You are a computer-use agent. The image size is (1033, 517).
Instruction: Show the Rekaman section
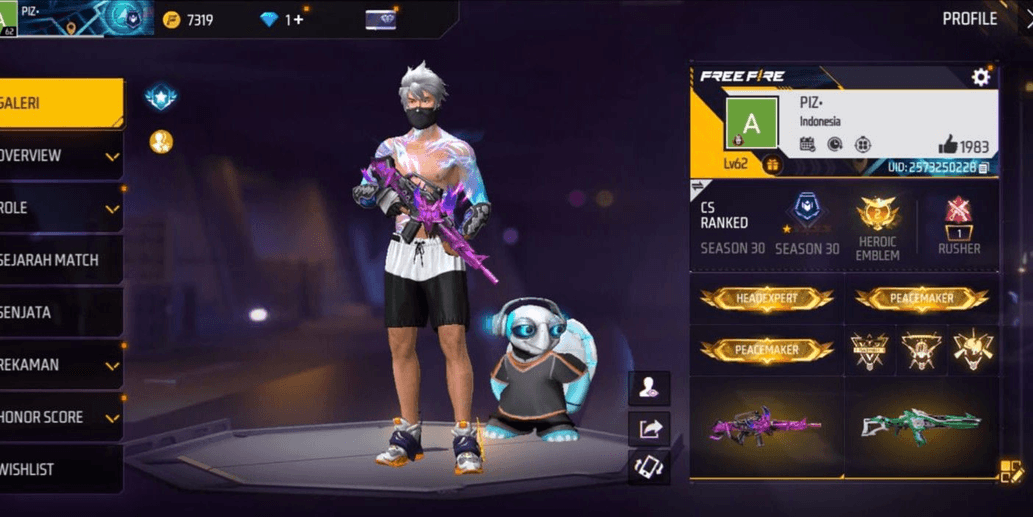[x=60, y=365]
